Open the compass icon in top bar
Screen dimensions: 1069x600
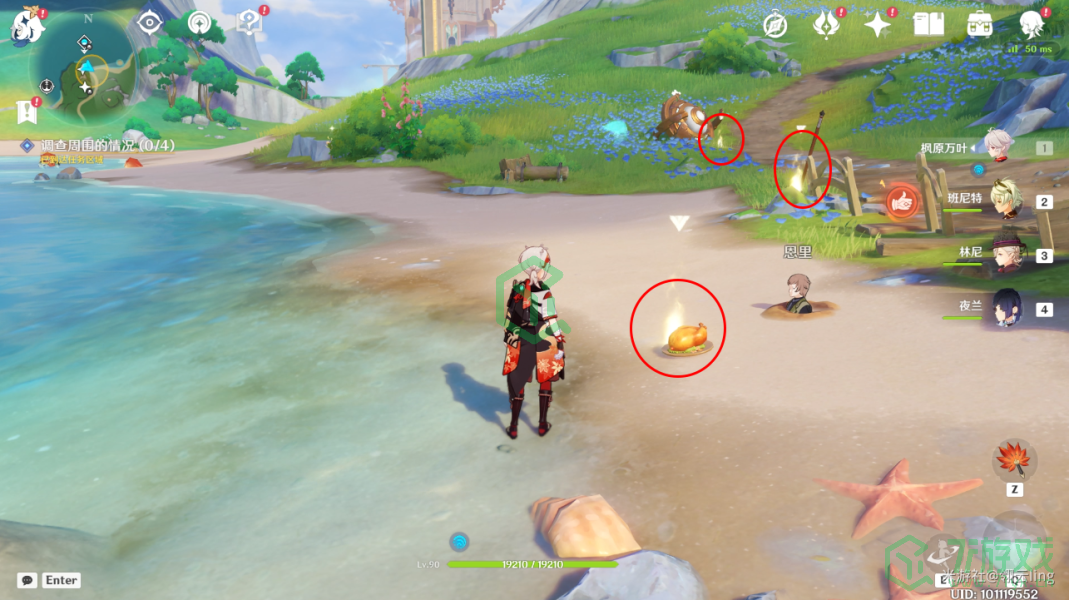775,25
